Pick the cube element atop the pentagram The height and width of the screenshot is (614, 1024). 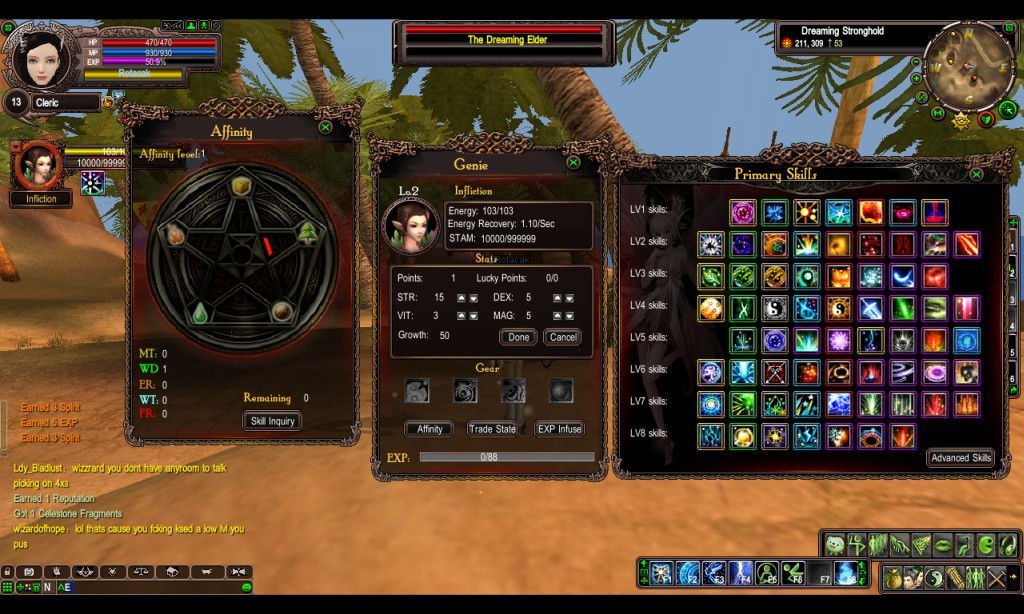tap(241, 187)
